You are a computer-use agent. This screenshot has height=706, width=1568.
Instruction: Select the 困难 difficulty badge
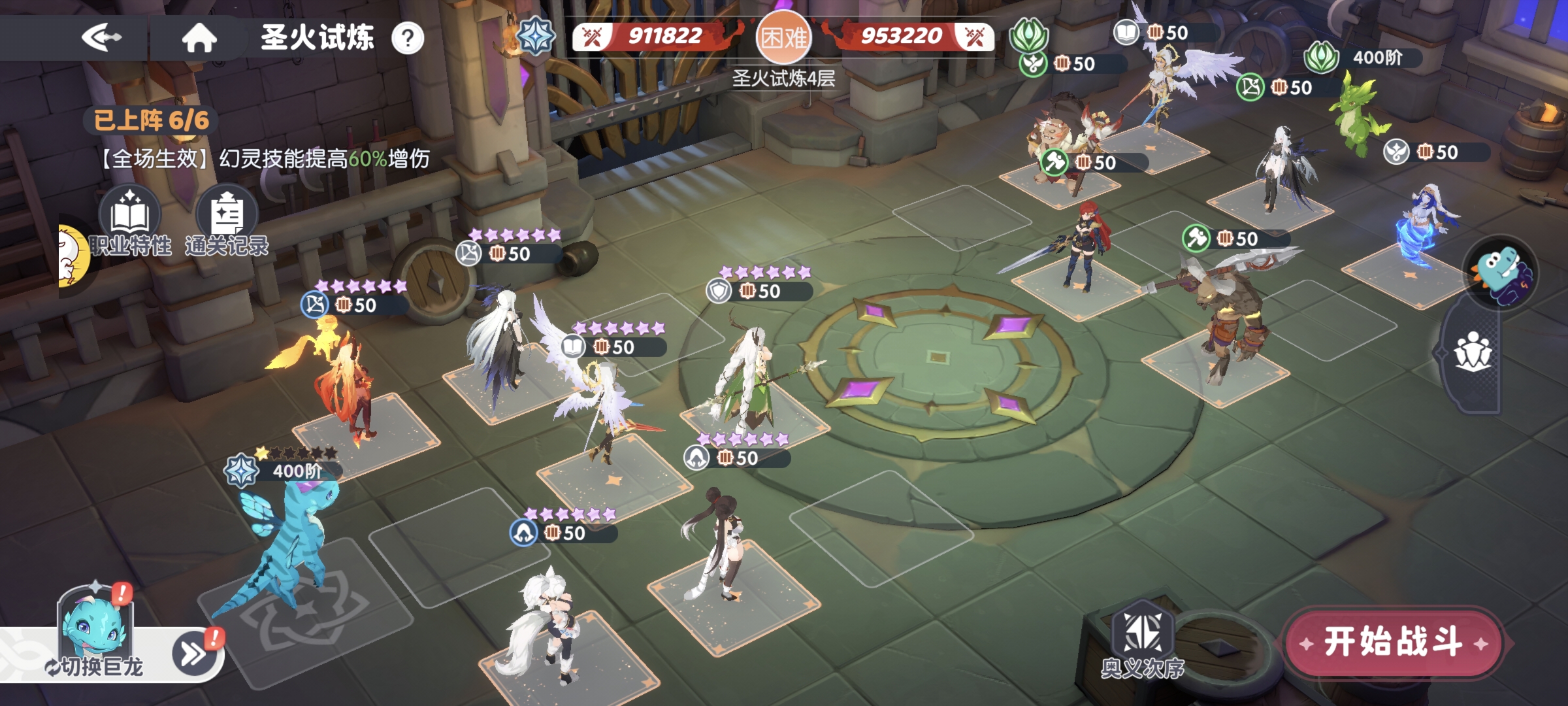tap(783, 37)
